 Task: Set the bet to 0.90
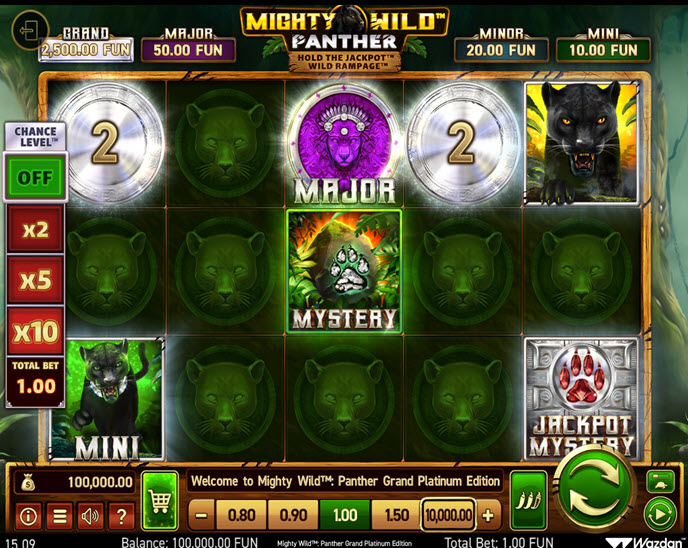294,516
